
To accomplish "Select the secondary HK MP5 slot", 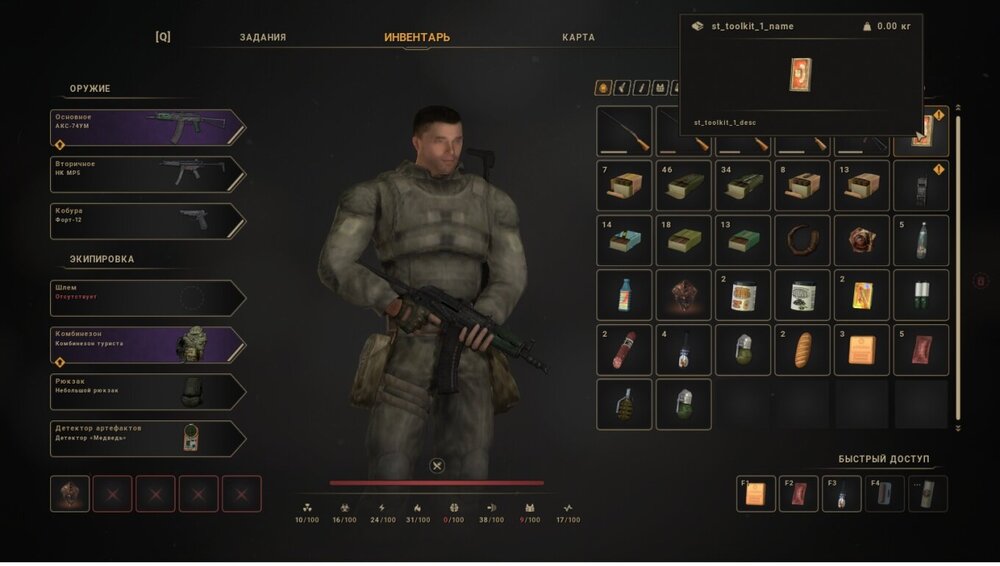I will pyautogui.click(x=147, y=174).
